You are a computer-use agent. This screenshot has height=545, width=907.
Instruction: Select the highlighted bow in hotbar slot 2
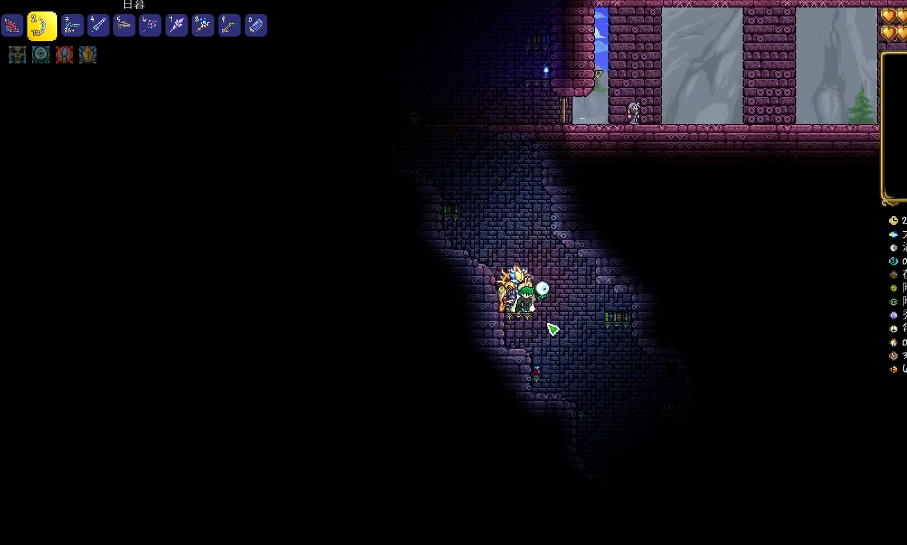pyautogui.click(x=42, y=25)
